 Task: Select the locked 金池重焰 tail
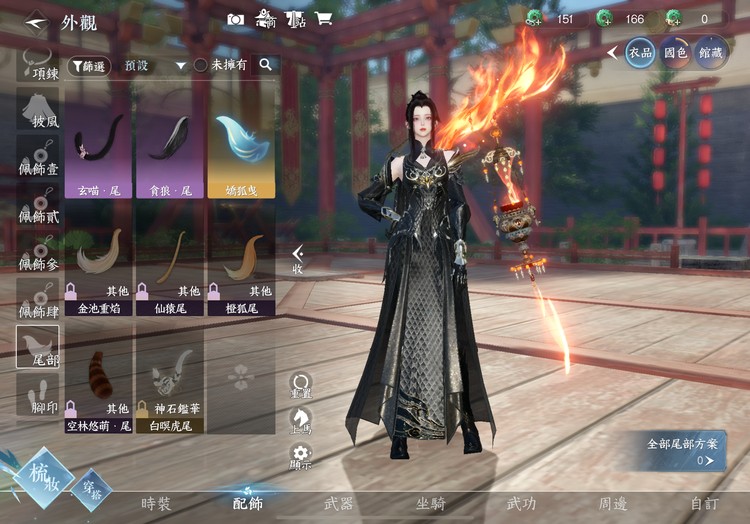[x=98, y=271]
